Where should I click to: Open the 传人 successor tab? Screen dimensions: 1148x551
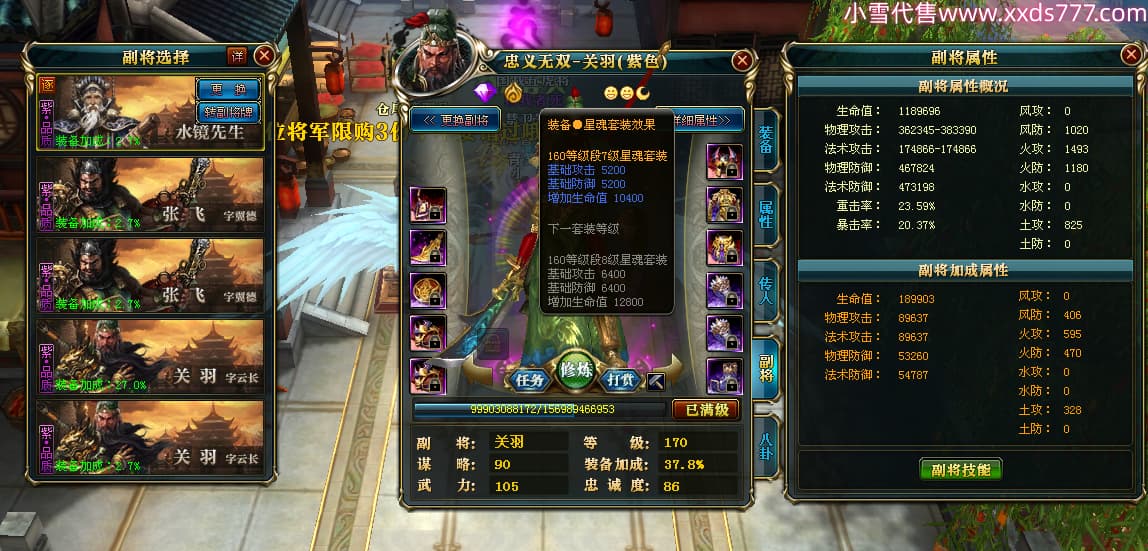pyautogui.click(x=765, y=289)
